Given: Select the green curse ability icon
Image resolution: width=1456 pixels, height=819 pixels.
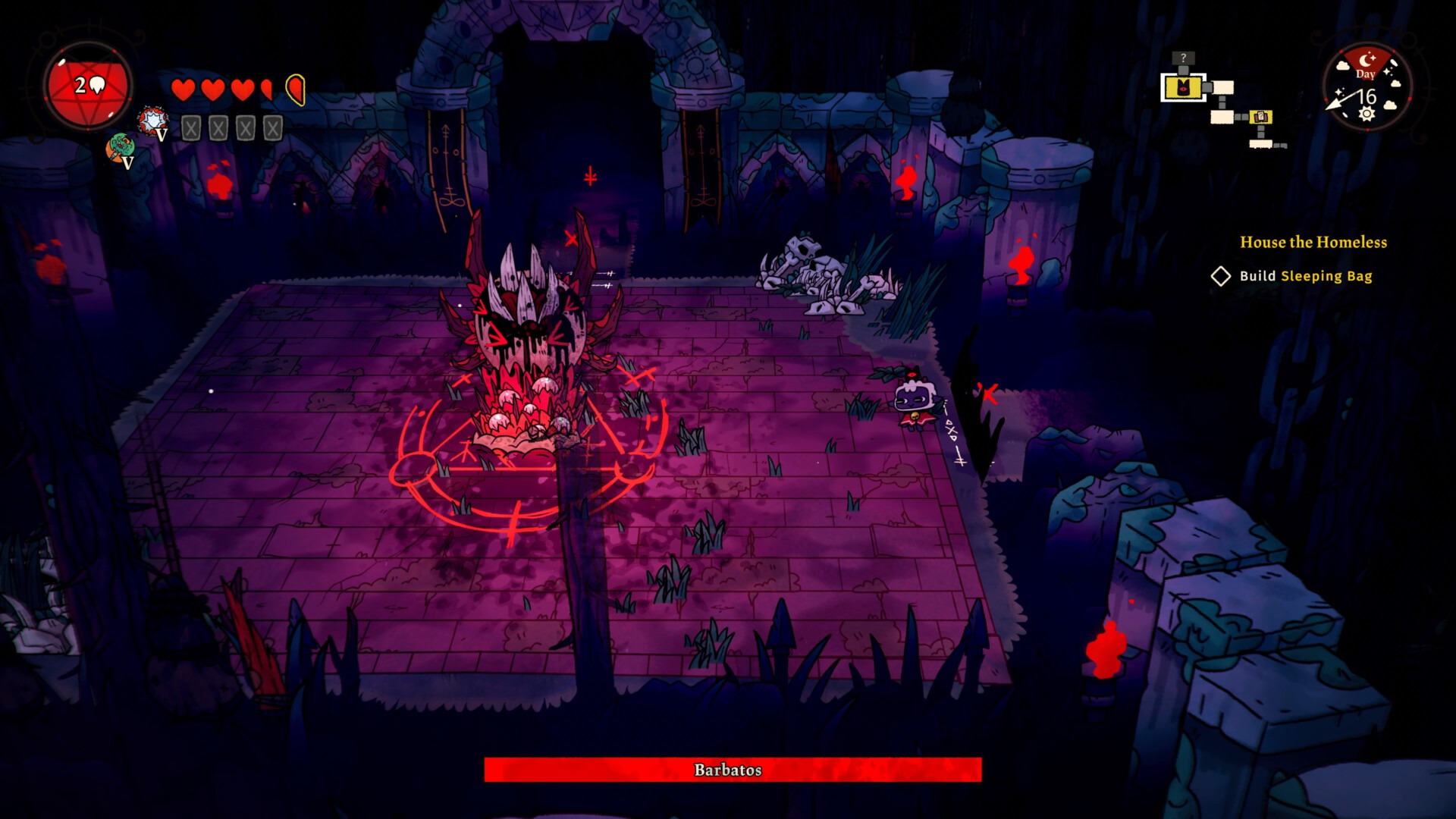Looking at the screenshot, I should coord(120,147).
